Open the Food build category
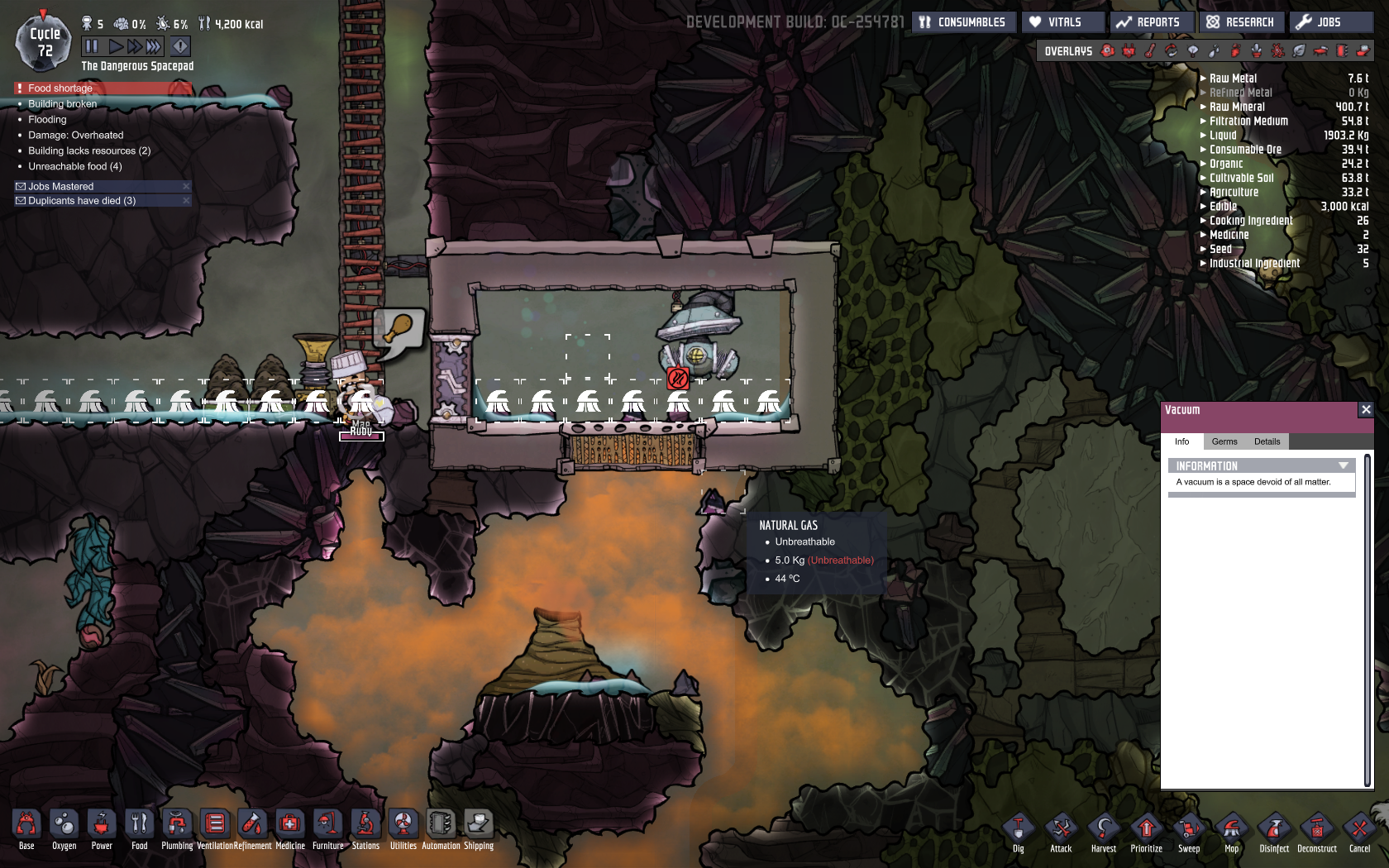The width and height of the screenshot is (1389, 868). 139,828
